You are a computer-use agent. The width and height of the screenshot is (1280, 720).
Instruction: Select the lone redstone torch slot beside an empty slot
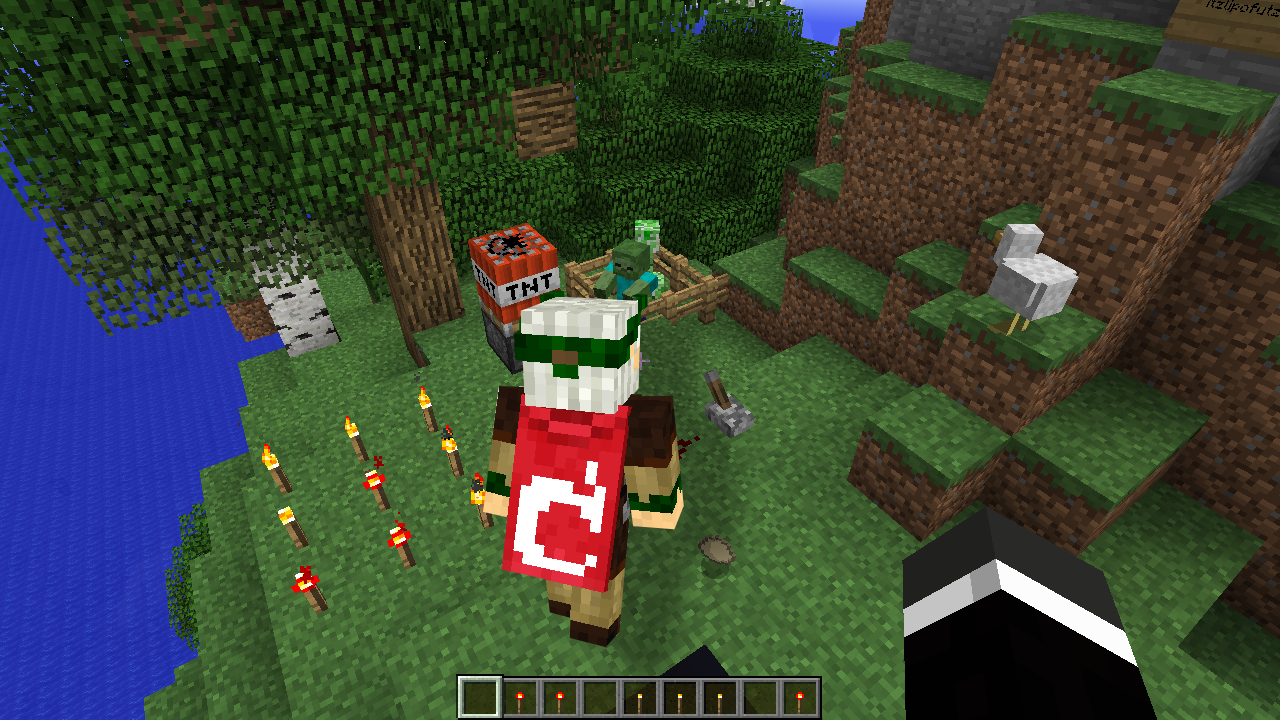(799, 697)
